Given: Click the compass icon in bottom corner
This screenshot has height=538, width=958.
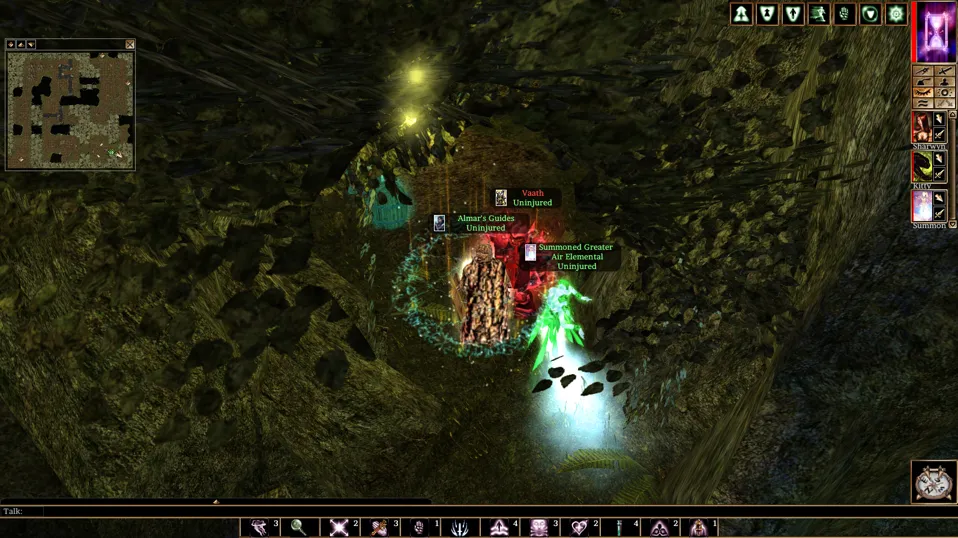Looking at the screenshot, I should click(x=933, y=482).
